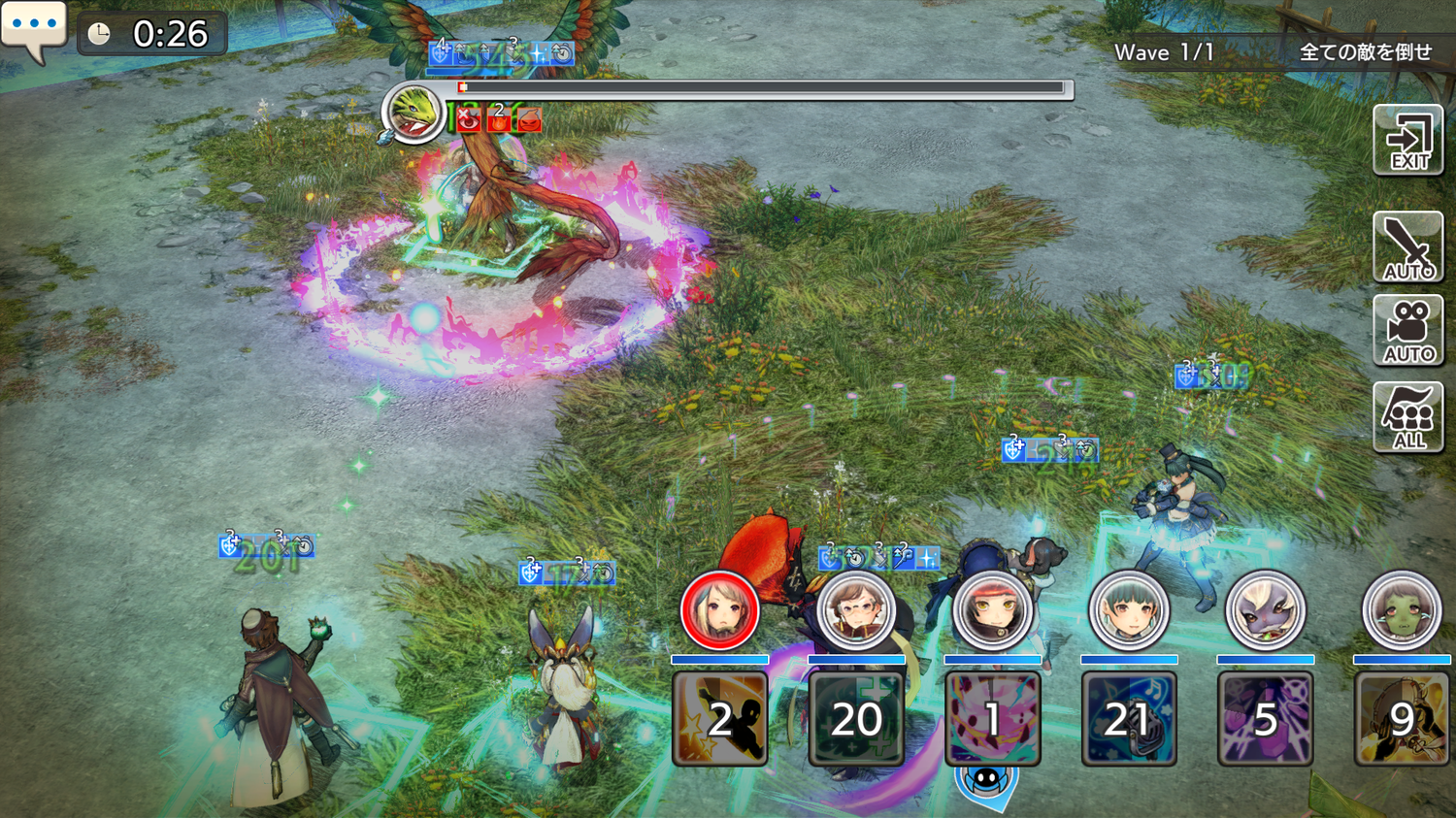Select the teal-haired character portrait
Image resolution: width=1456 pixels, height=818 pixels.
point(1128,610)
